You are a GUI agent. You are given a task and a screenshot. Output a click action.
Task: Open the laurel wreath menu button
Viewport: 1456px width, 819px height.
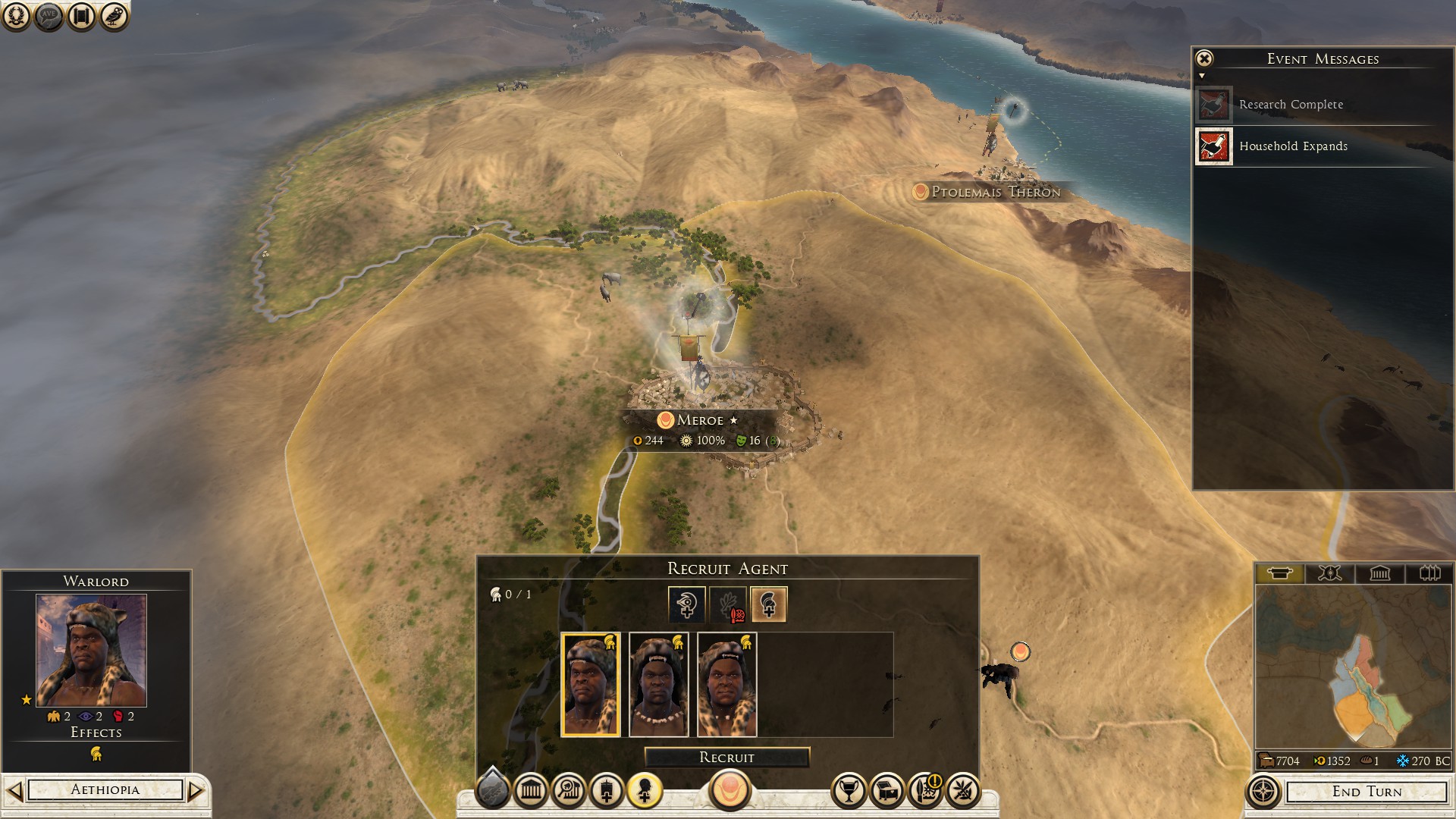(16, 16)
